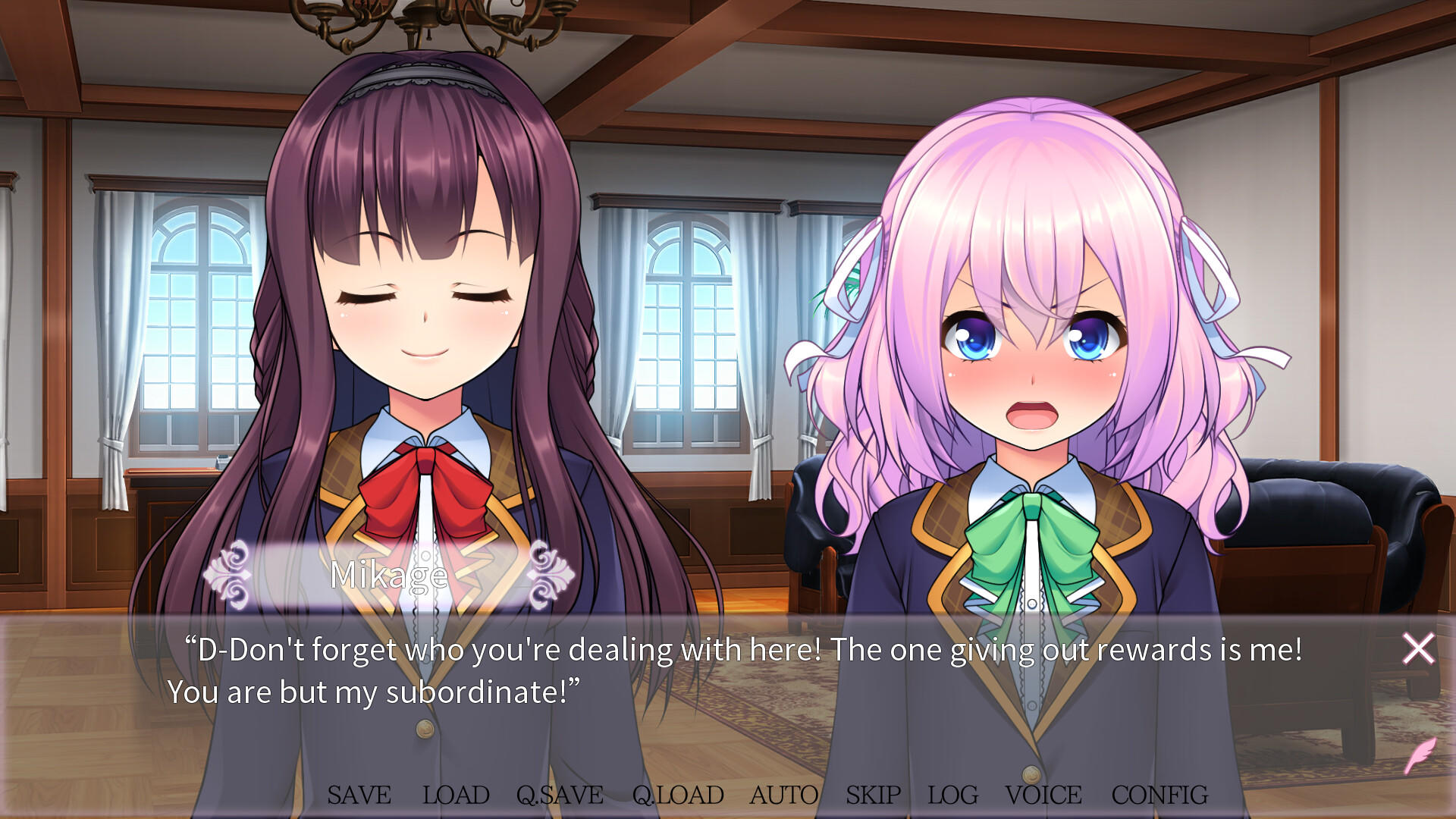The height and width of the screenshot is (819, 1456).
Task: Open the SAVE screen
Action: 358,795
